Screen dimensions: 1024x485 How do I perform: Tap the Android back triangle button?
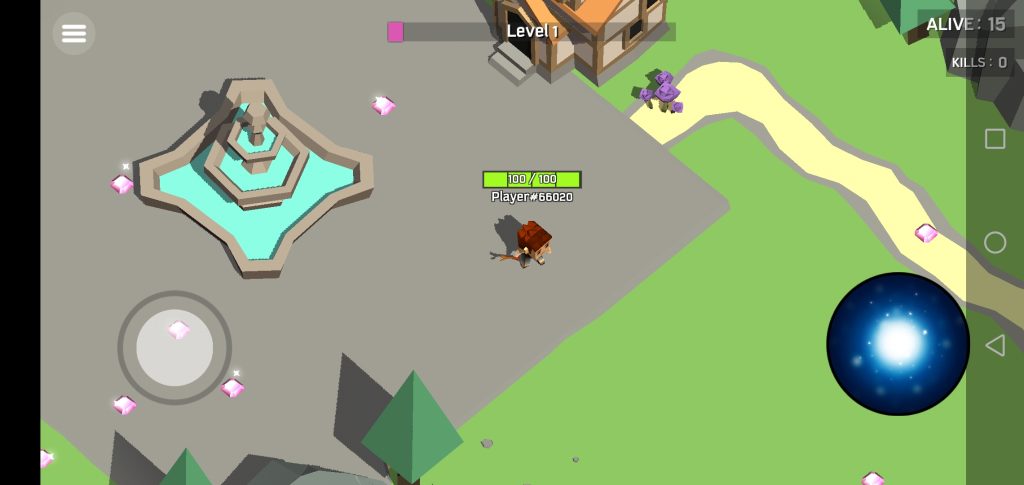pyautogui.click(x=995, y=346)
